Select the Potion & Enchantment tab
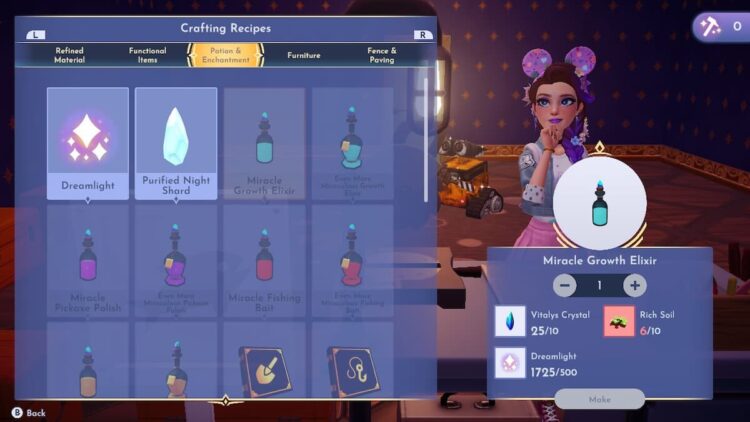 (x=225, y=55)
